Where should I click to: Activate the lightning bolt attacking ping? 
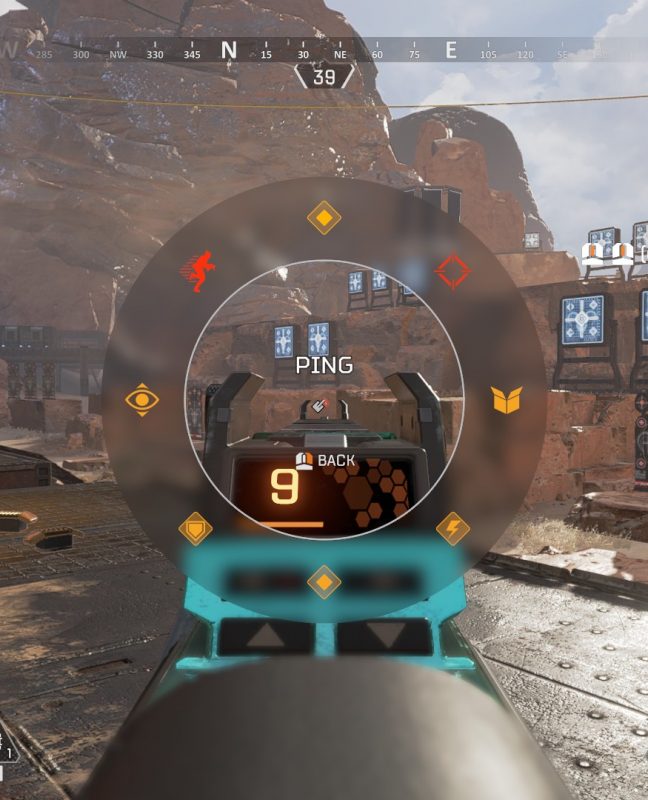click(x=453, y=528)
